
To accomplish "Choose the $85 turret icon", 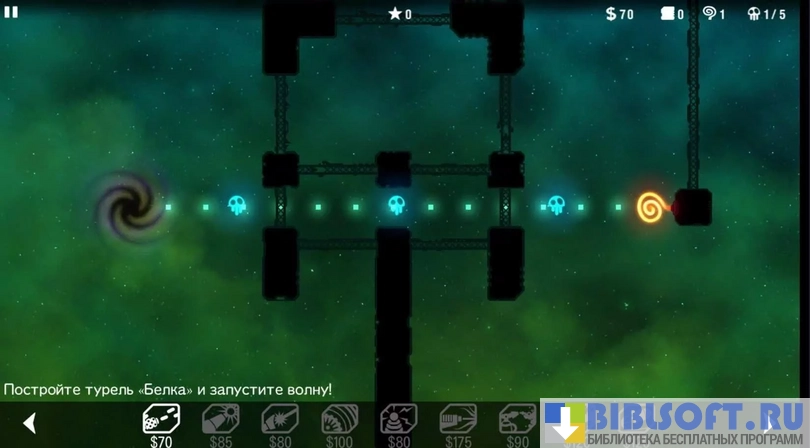I will [220, 419].
